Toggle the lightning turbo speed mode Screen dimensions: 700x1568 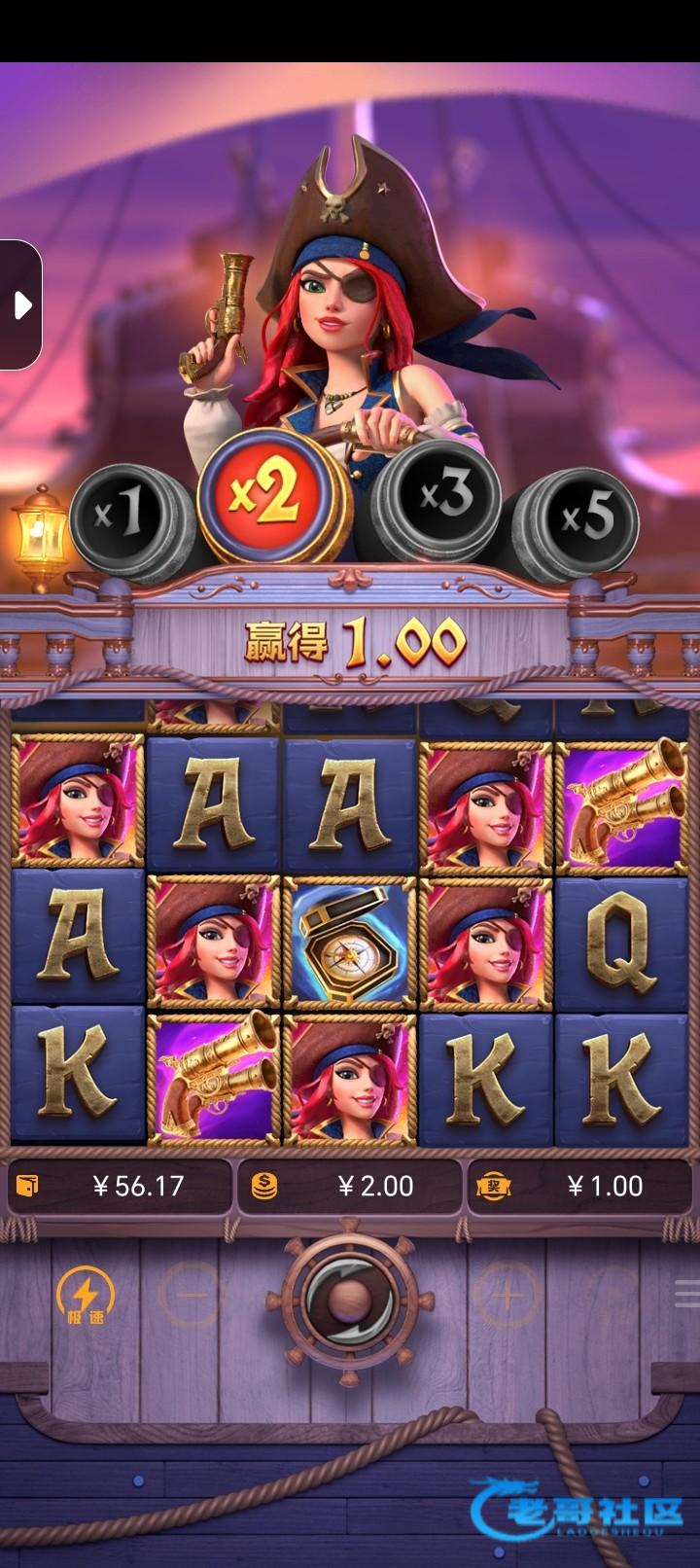(86, 1296)
